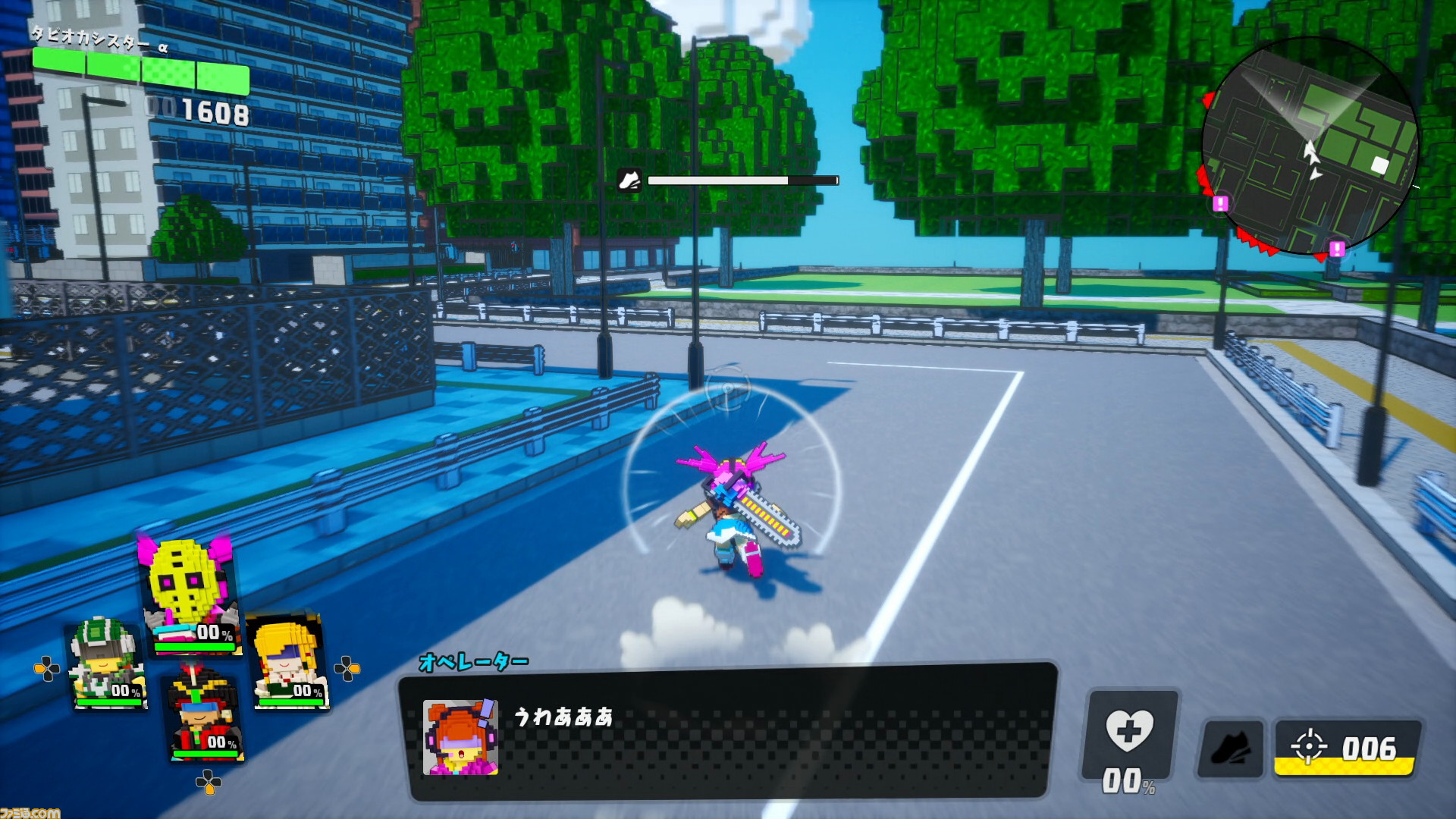Activate the heart-plus healing ability icon
The width and height of the screenshot is (1456, 819).
pos(1130,732)
